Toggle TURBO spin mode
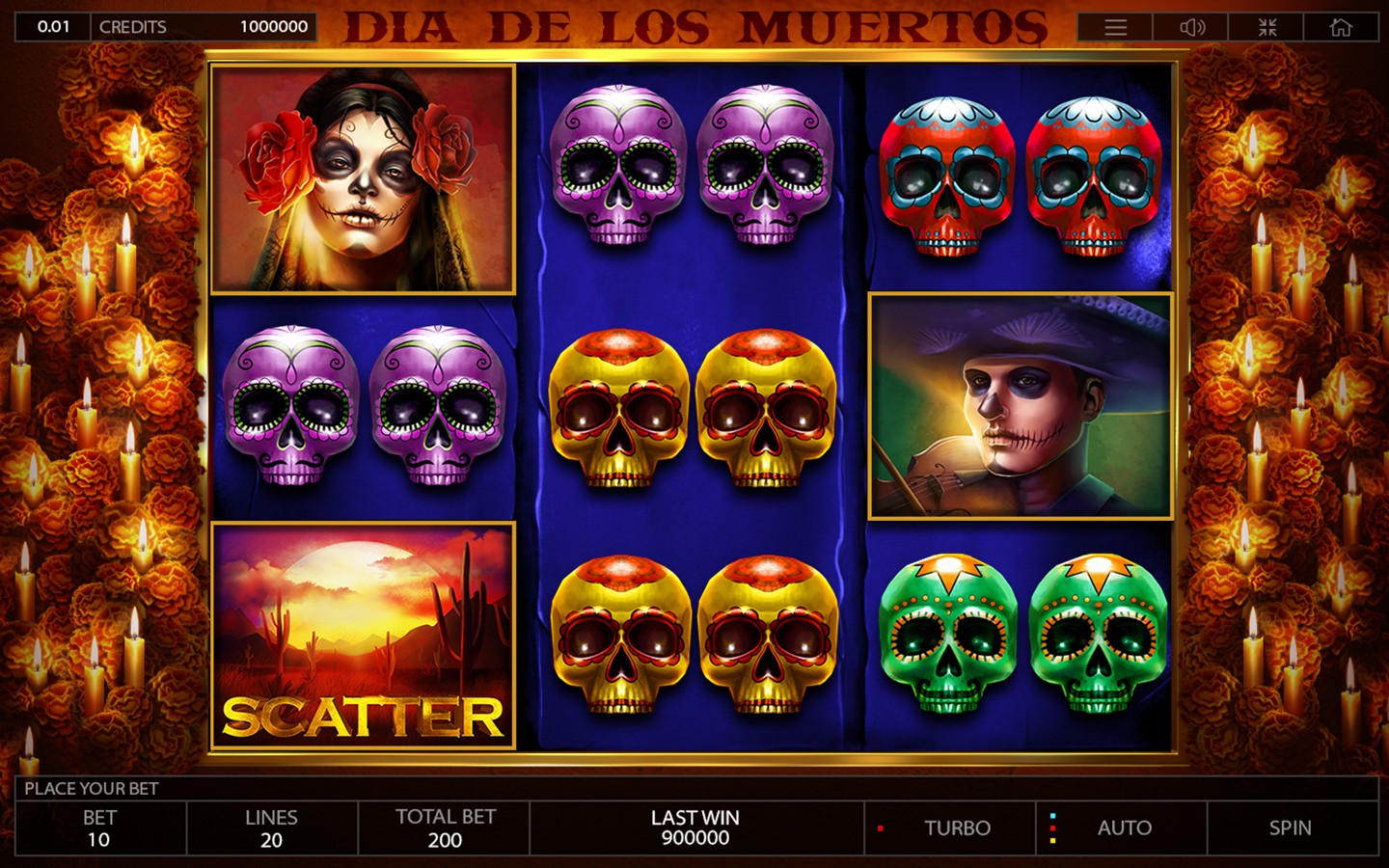This screenshot has width=1389, height=868. pyautogui.click(x=956, y=828)
